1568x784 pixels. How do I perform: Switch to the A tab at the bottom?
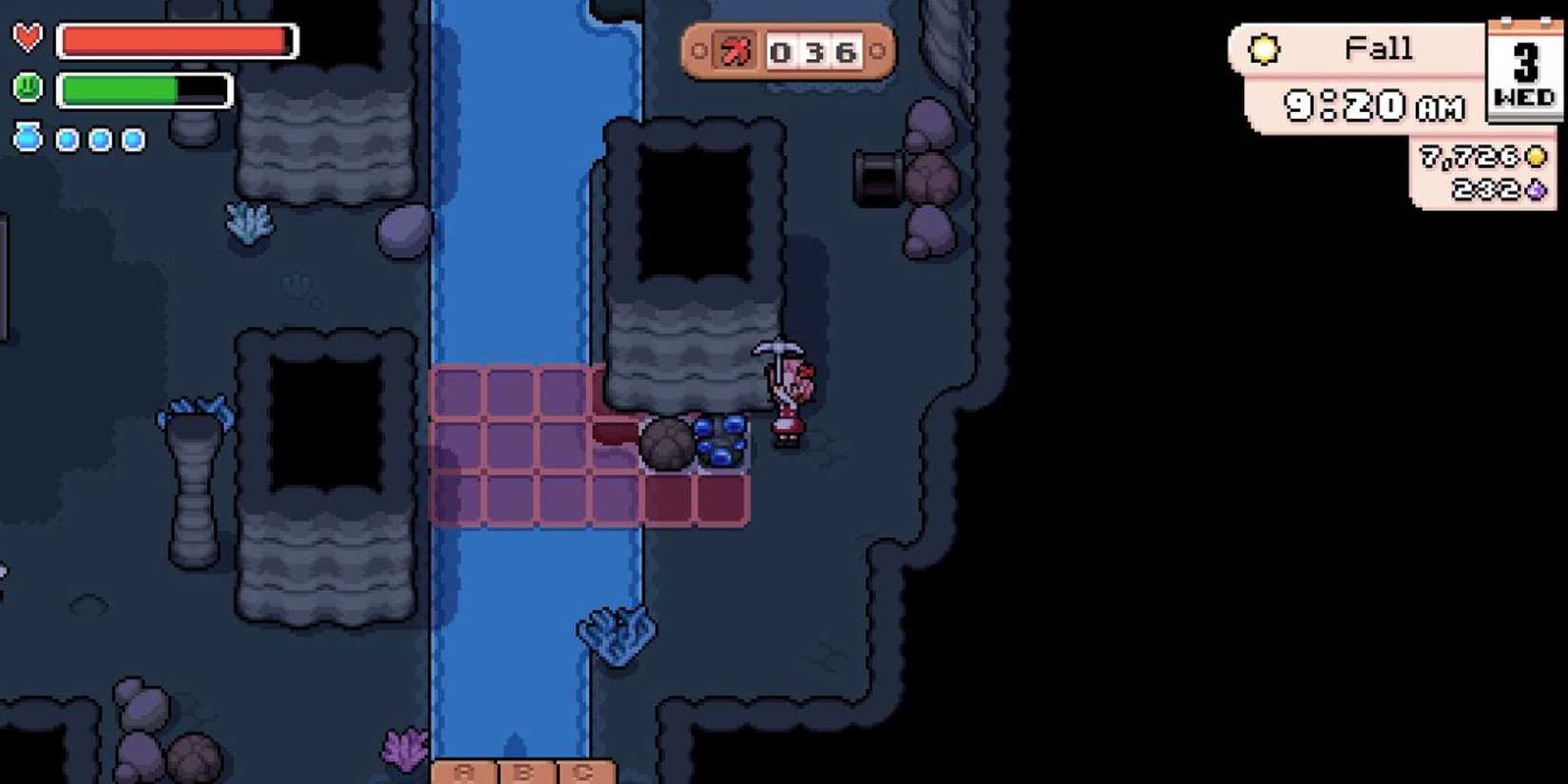tap(465, 772)
